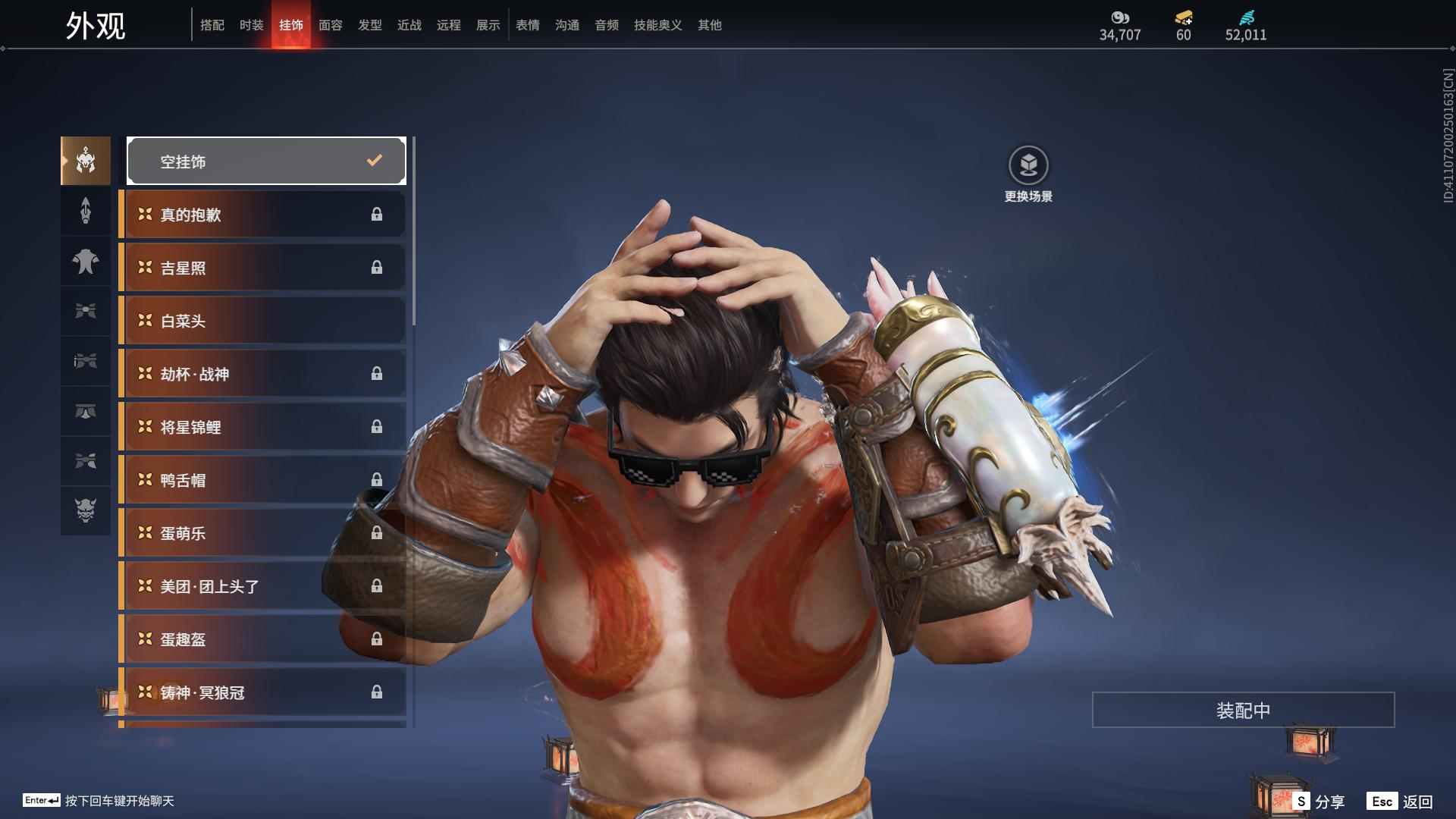Switch to the 表情 tab

point(528,25)
